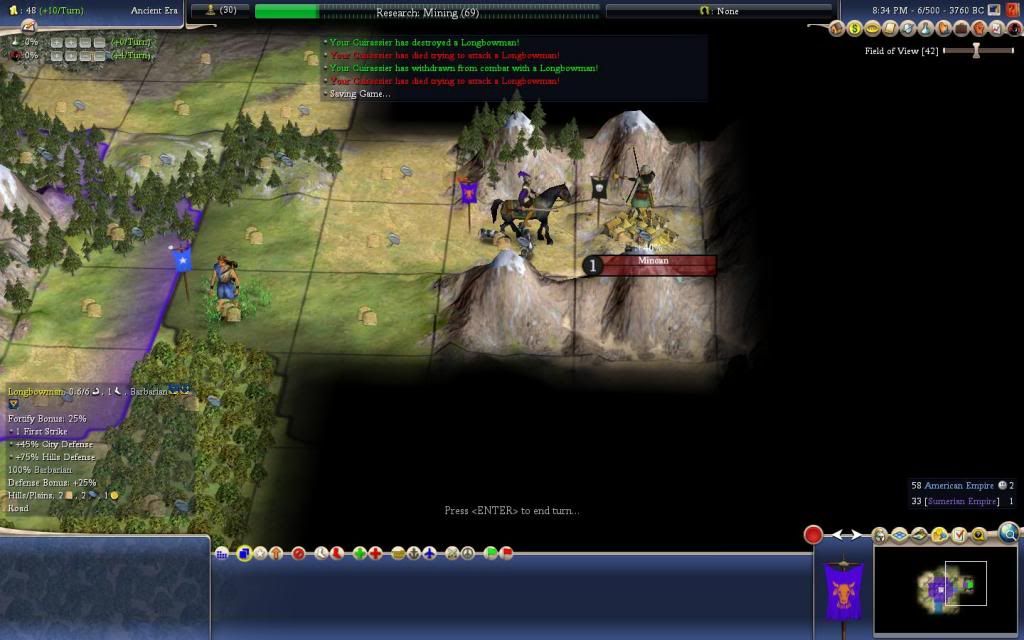Image resolution: width=1024 pixels, height=640 pixels.
Task: Click the red end turn button
Action: pos(813,535)
